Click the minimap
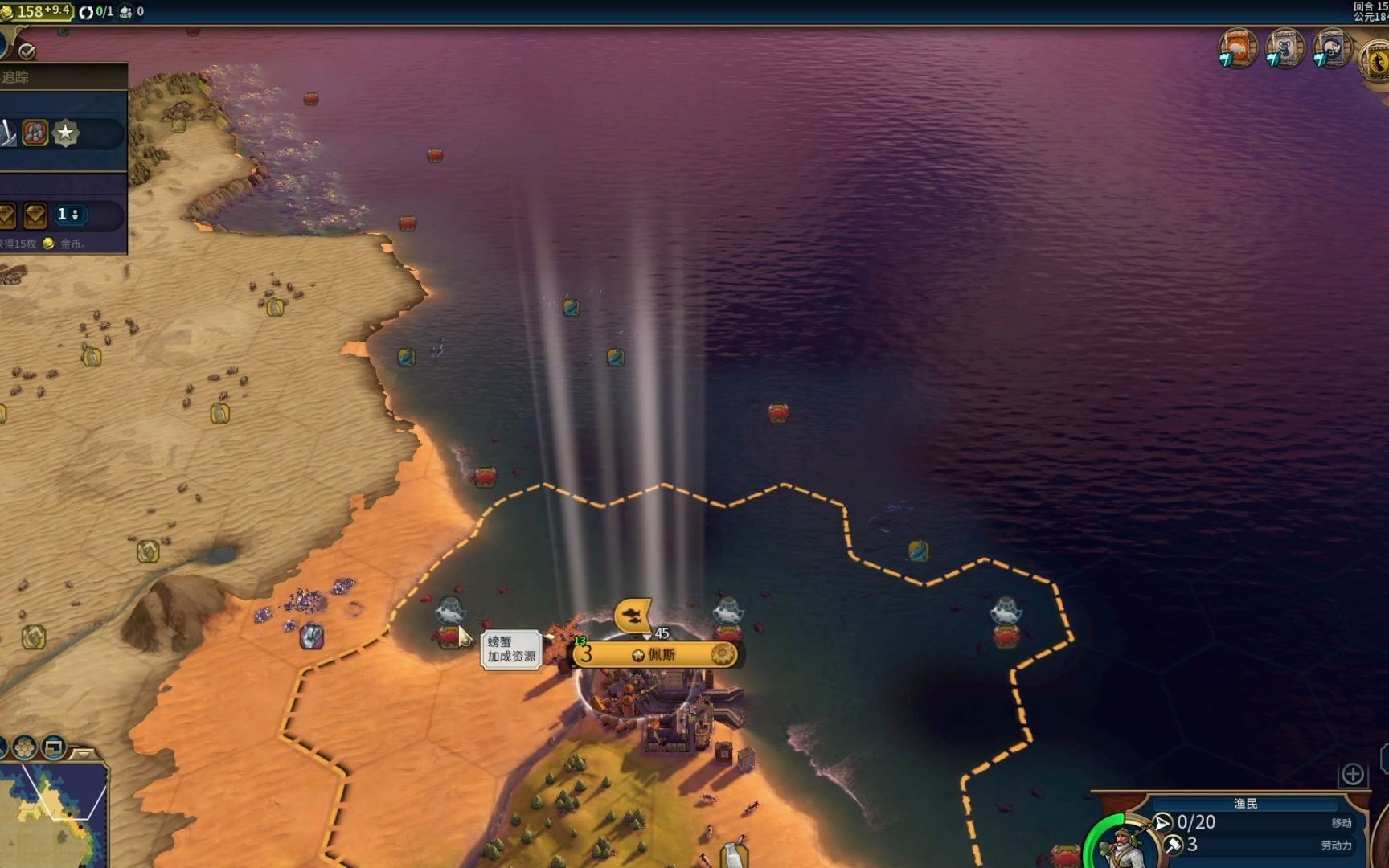 tap(53, 813)
